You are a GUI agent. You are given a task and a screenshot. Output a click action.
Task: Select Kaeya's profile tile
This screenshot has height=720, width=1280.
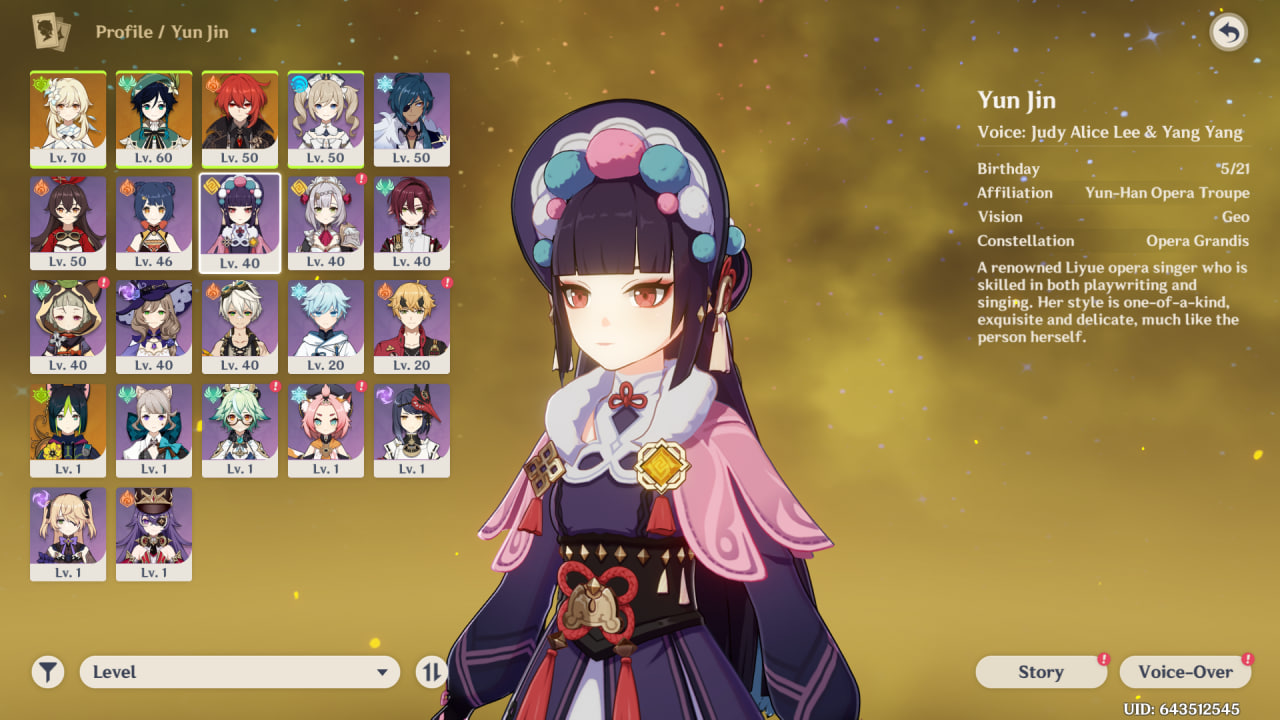click(x=412, y=118)
